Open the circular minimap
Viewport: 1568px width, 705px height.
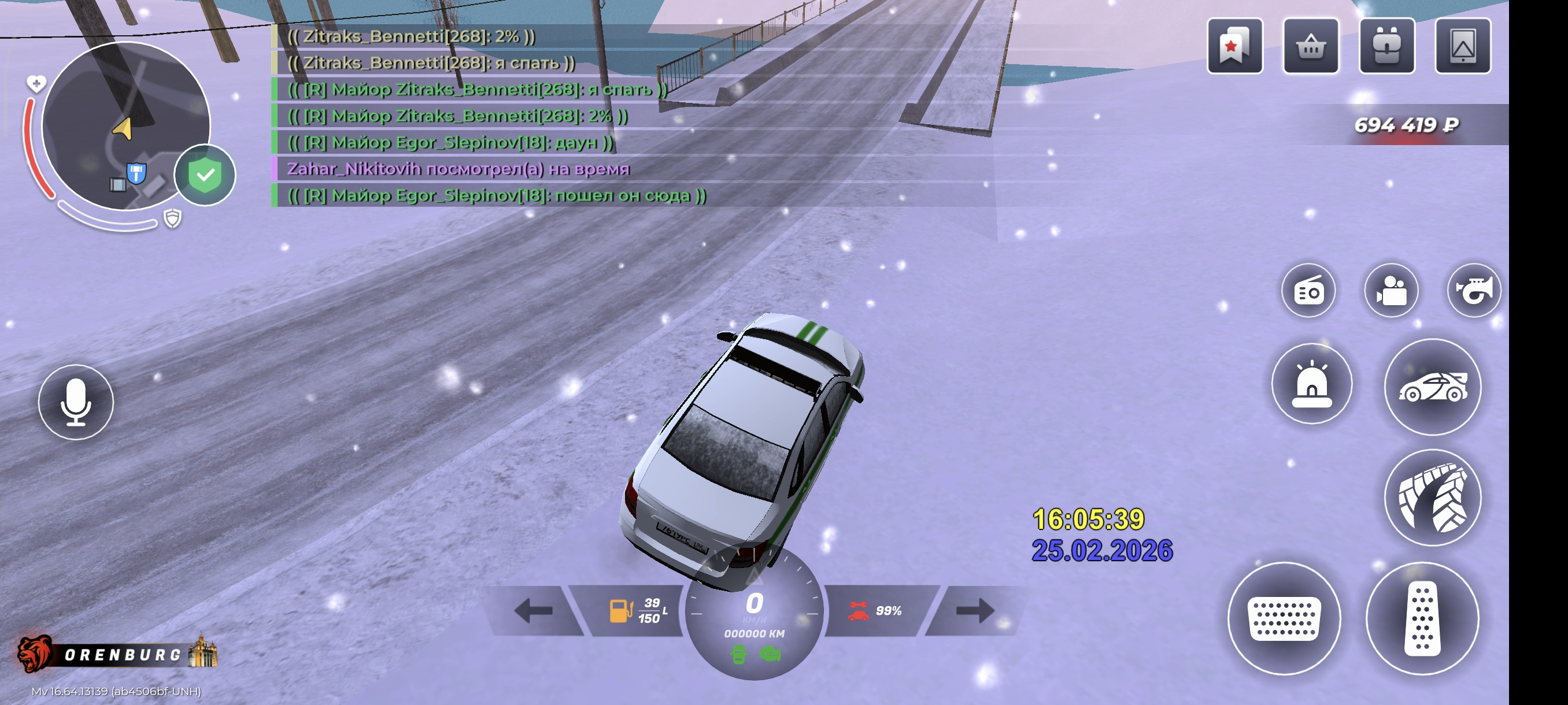pyautogui.click(x=125, y=126)
